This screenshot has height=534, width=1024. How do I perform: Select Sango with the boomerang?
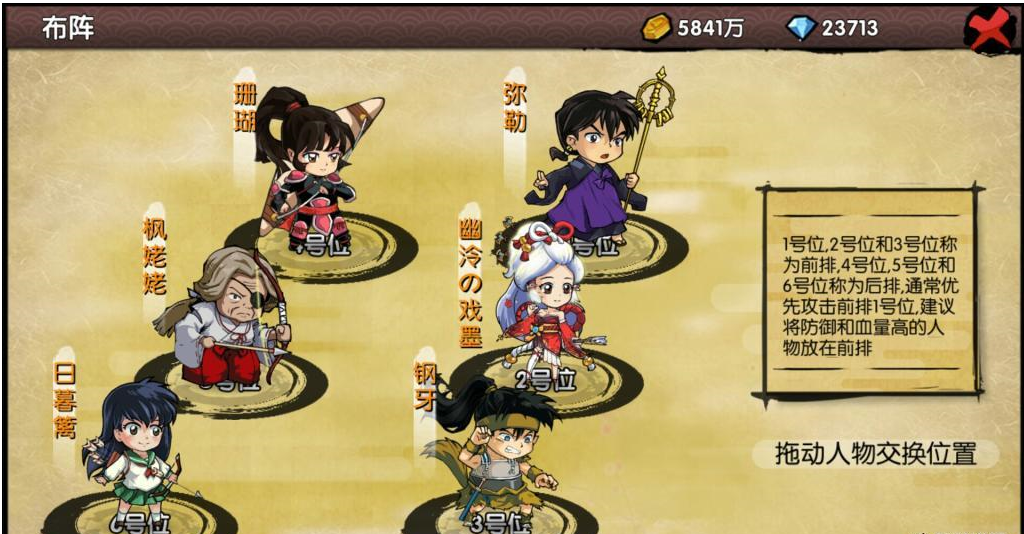point(312,170)
